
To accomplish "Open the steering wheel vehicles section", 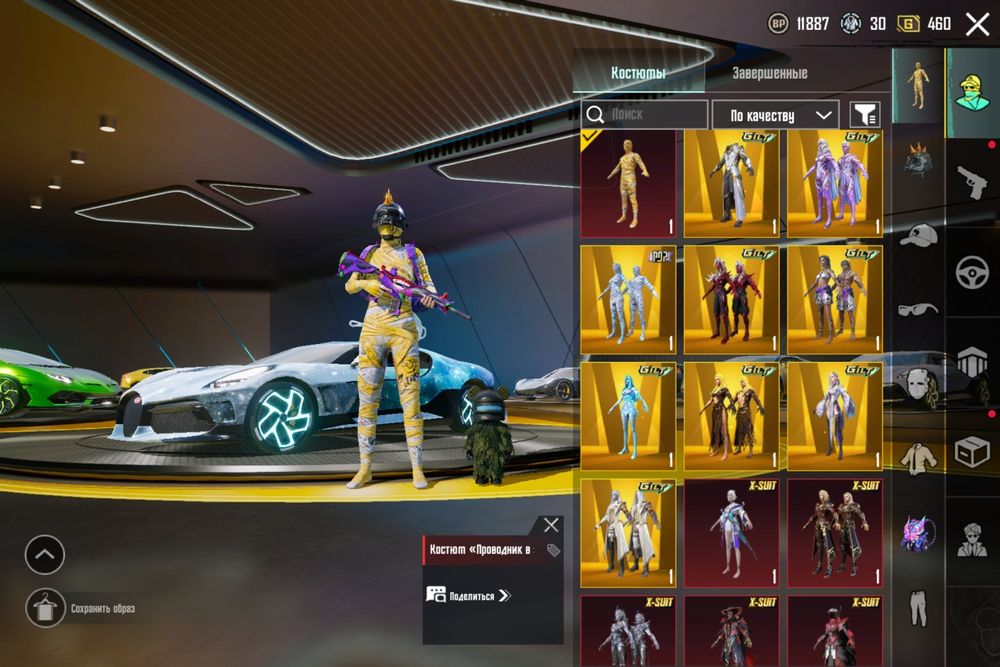I will click(x=972, y=273).
